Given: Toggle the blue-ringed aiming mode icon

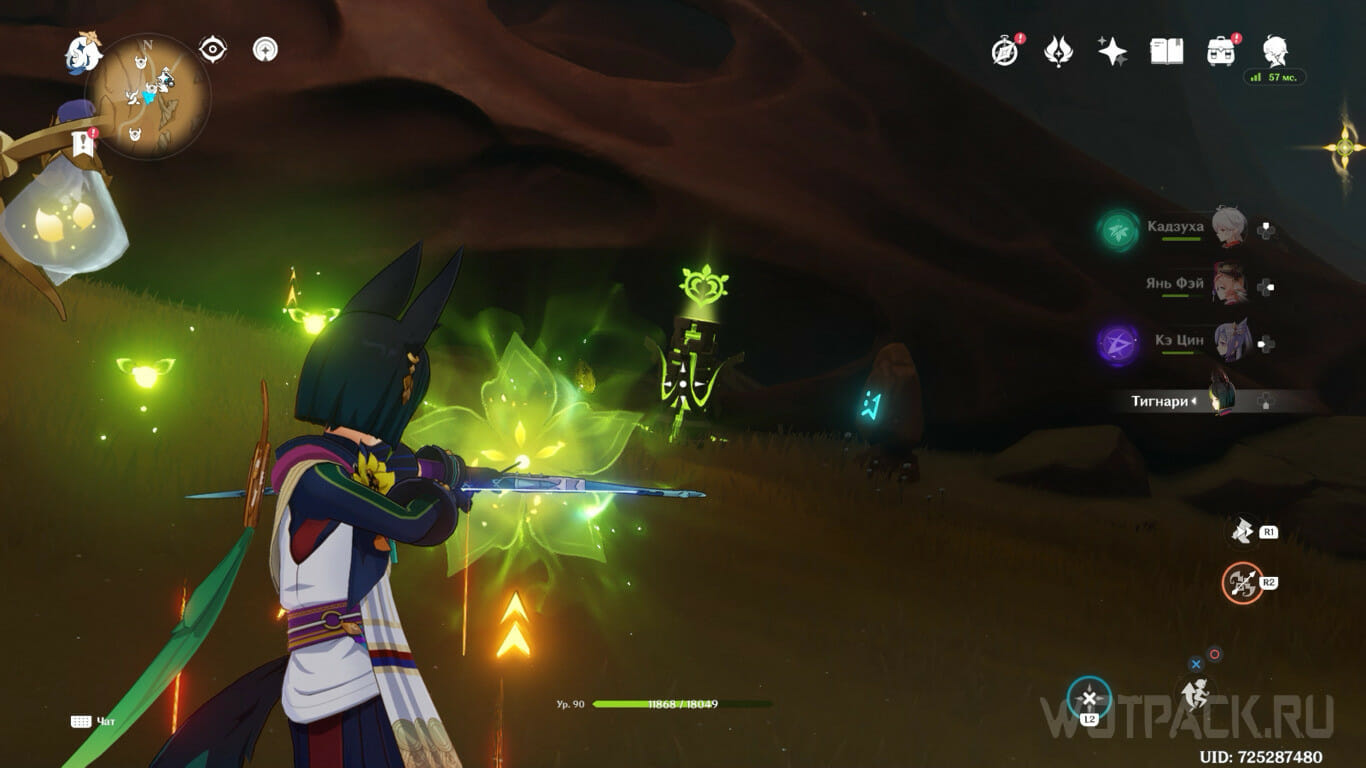Looking at the screenshot, I should tap(1089, 698).
